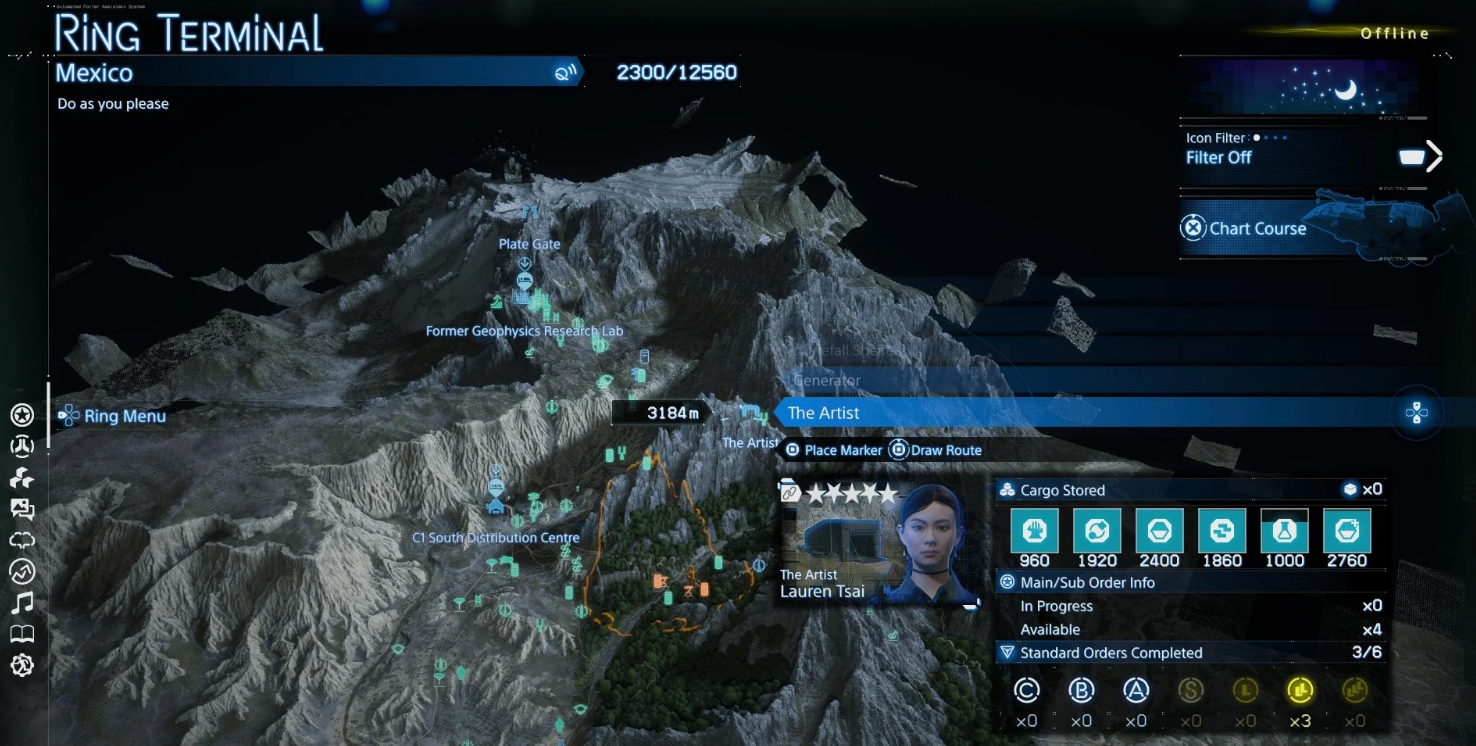1476x746 pixels.
Task: Open the Main/Sub Order Info section
Action: [1088, 582]
